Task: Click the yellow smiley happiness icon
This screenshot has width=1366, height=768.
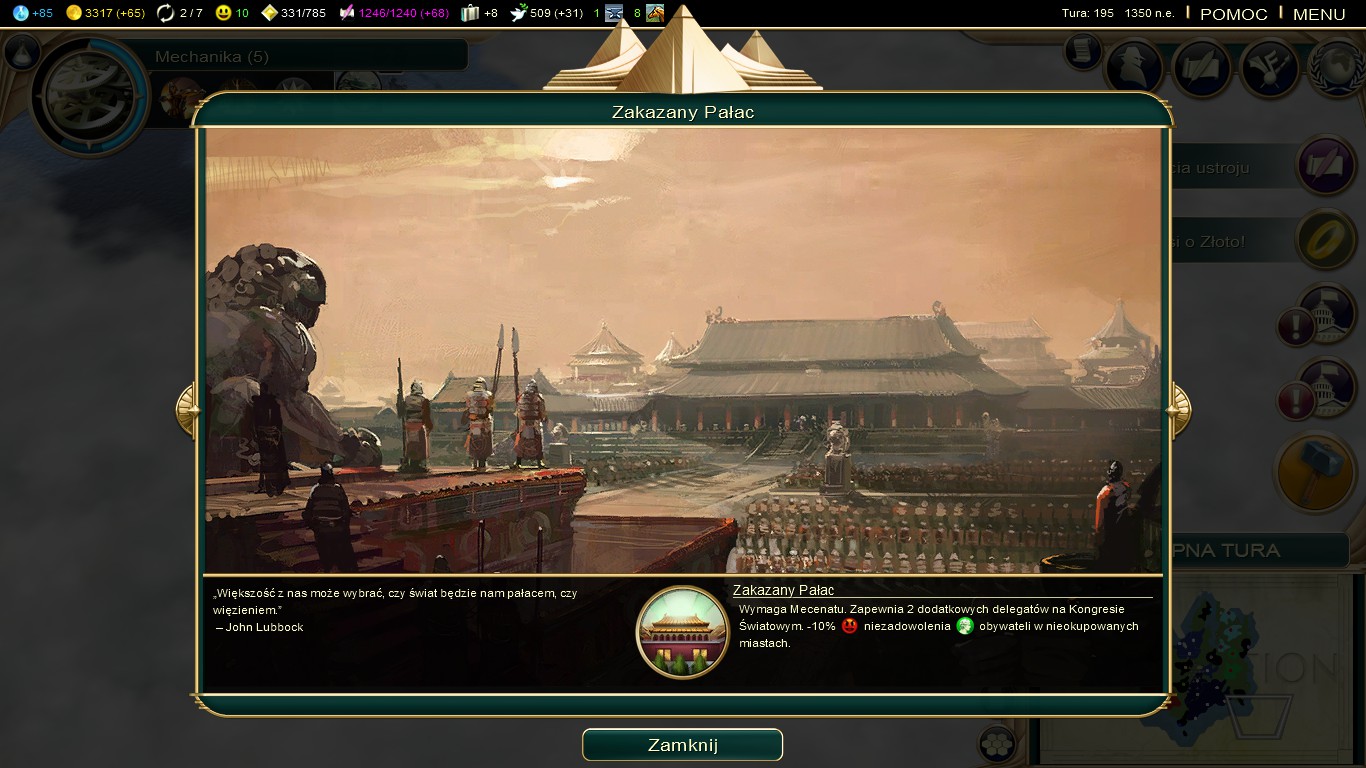Action: [223, 13]
